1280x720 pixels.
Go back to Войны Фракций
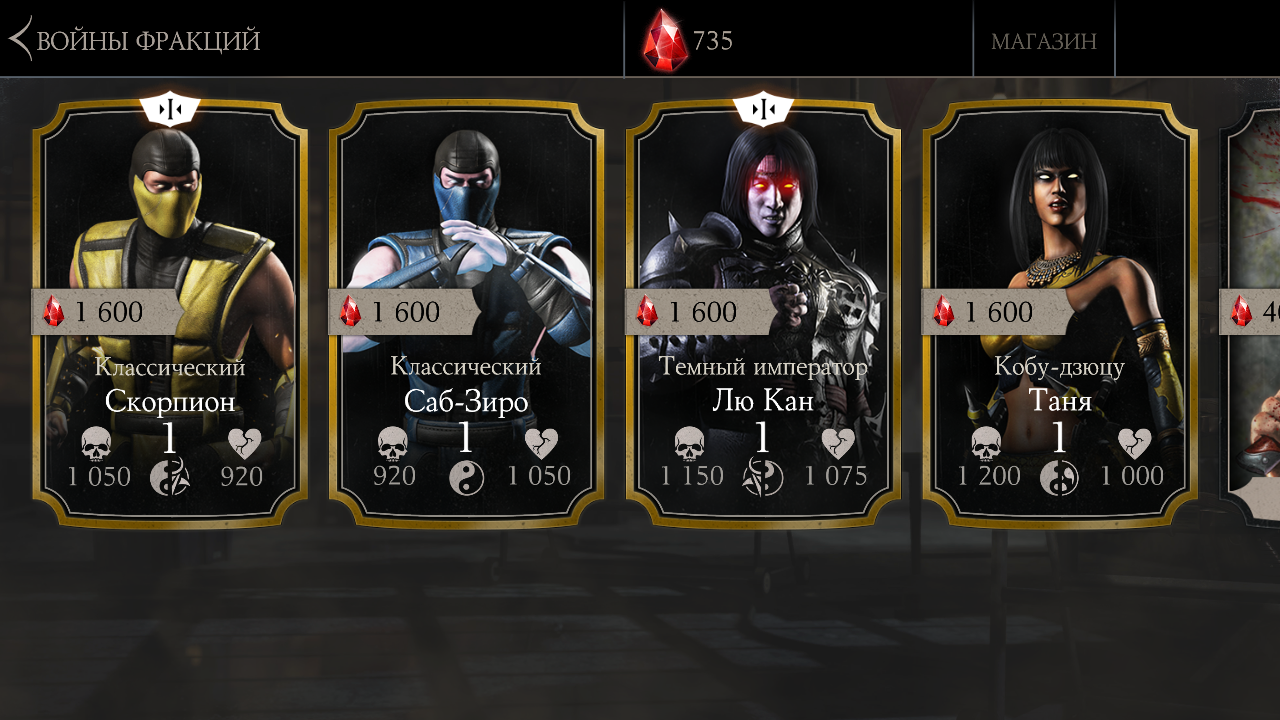135,40
